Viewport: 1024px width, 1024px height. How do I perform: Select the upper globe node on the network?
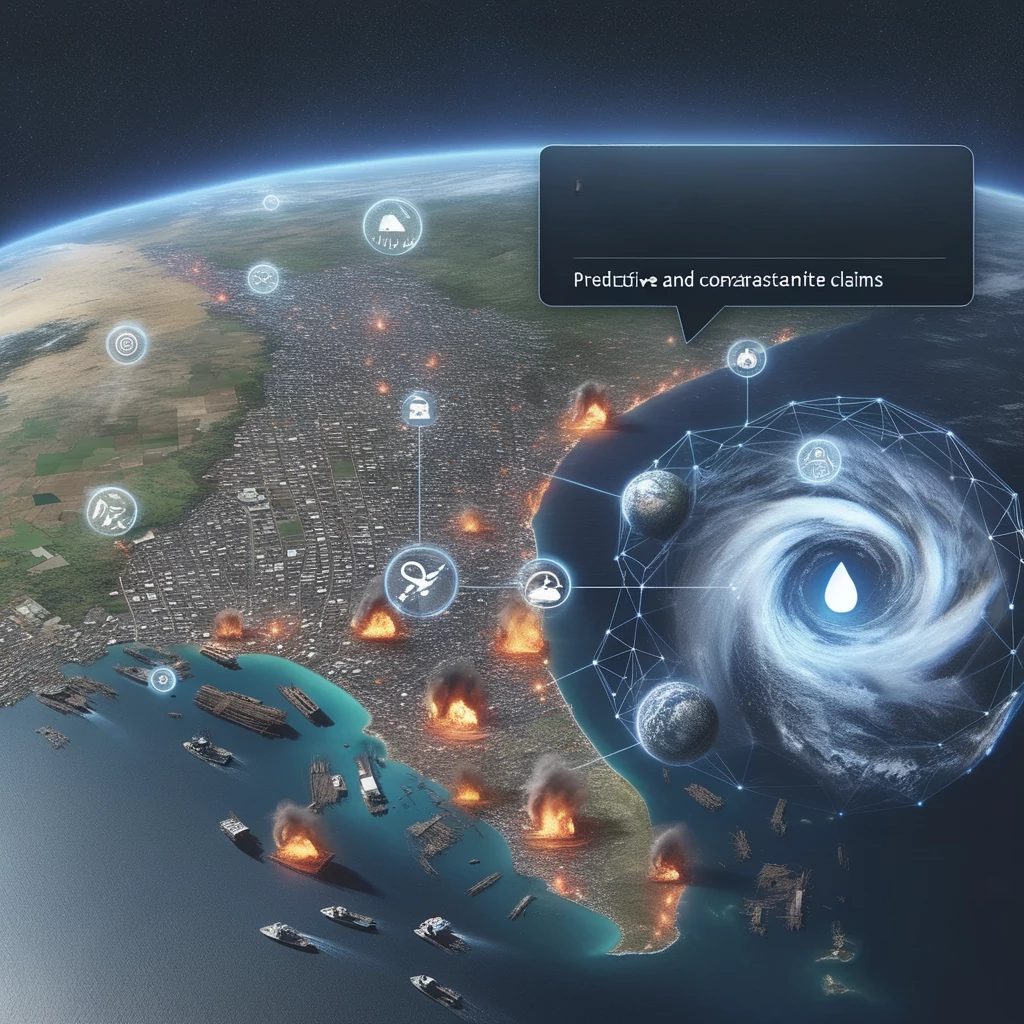[x=655, y=501]
